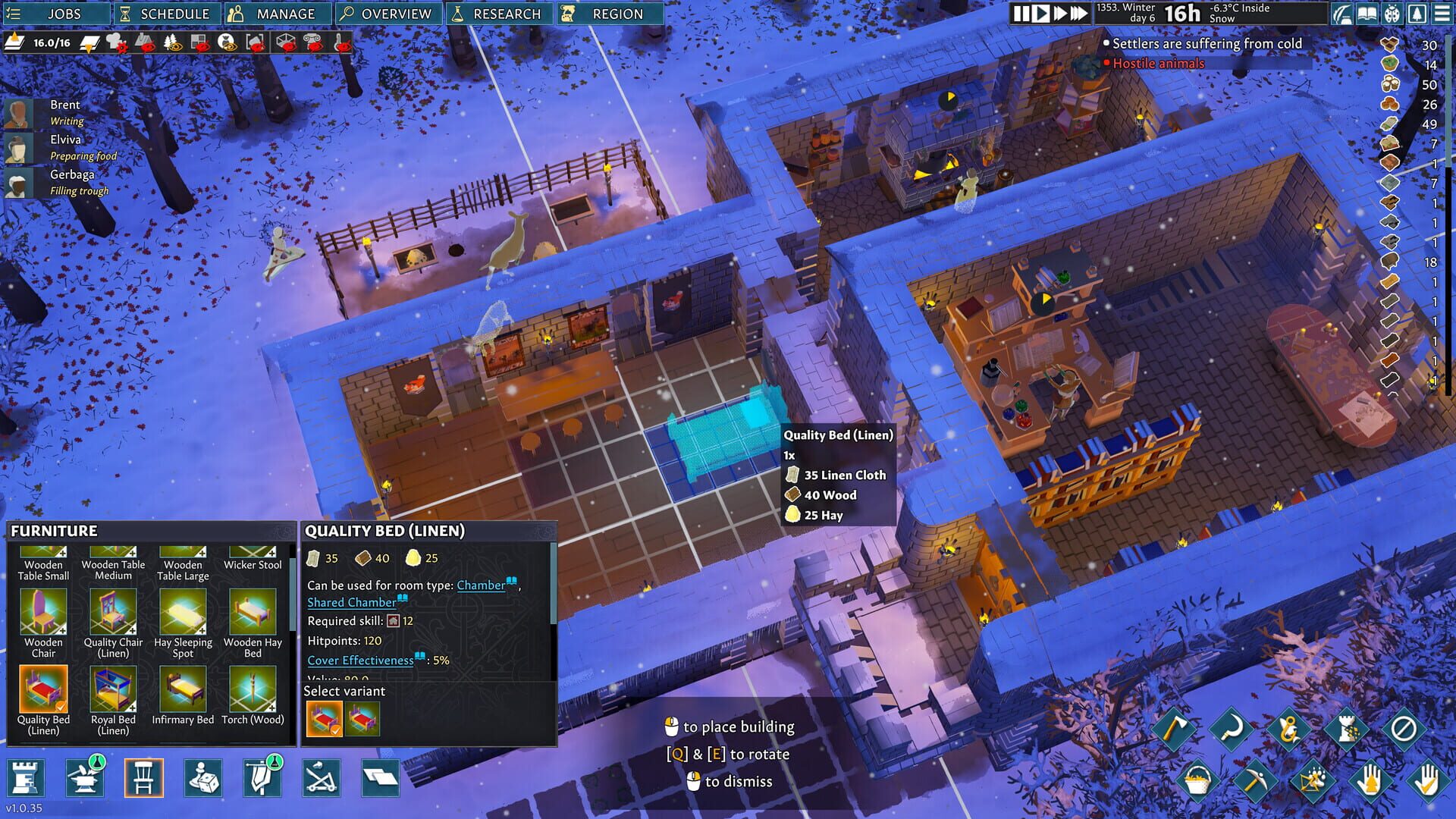Switch to the RESEARCH tab
Screen dimensions: 1456x819
(x=498, y=13)
